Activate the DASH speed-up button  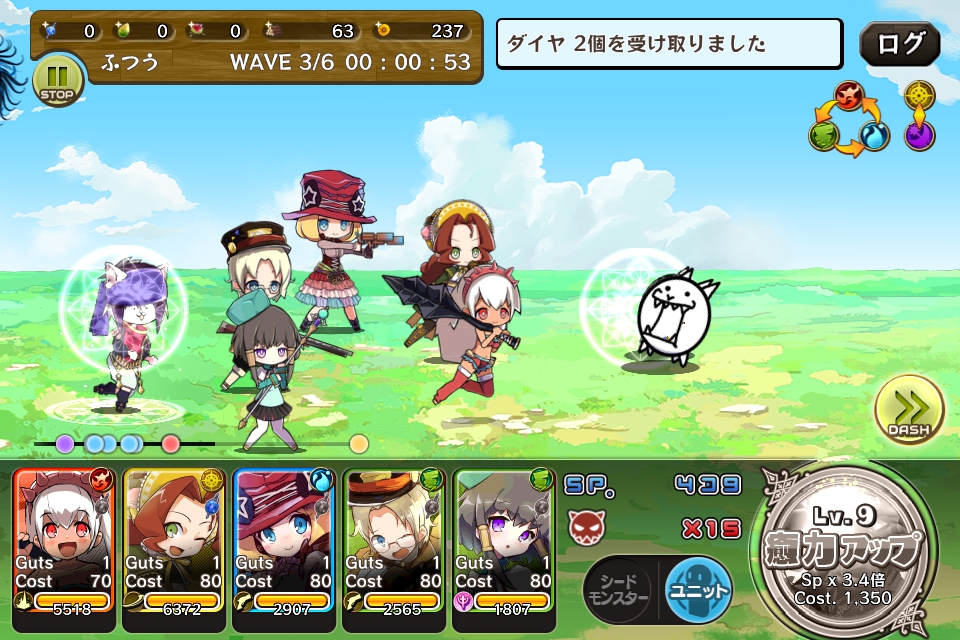(908, 411)
